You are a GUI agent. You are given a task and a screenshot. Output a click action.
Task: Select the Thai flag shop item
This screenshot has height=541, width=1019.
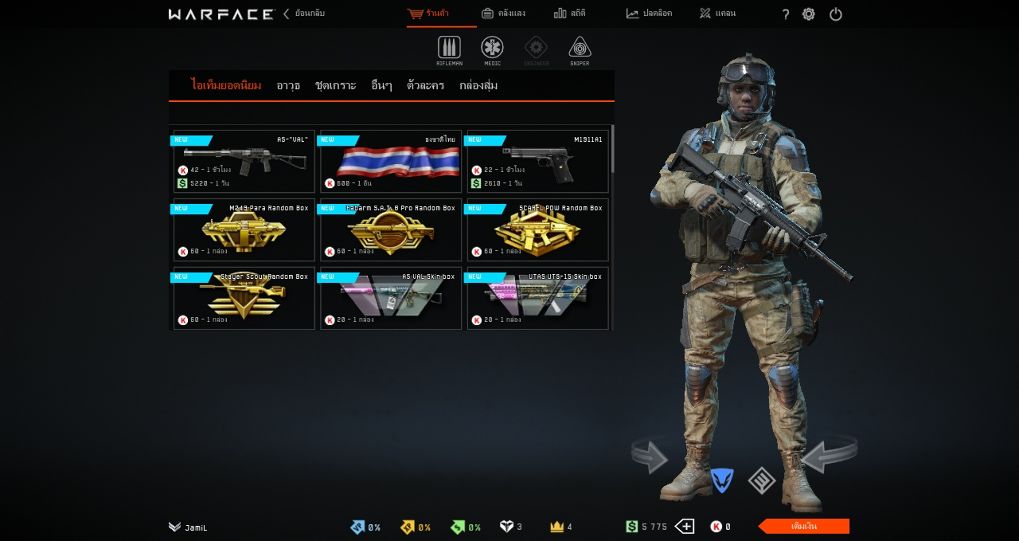pyautogui.click(x=391, y=162)
